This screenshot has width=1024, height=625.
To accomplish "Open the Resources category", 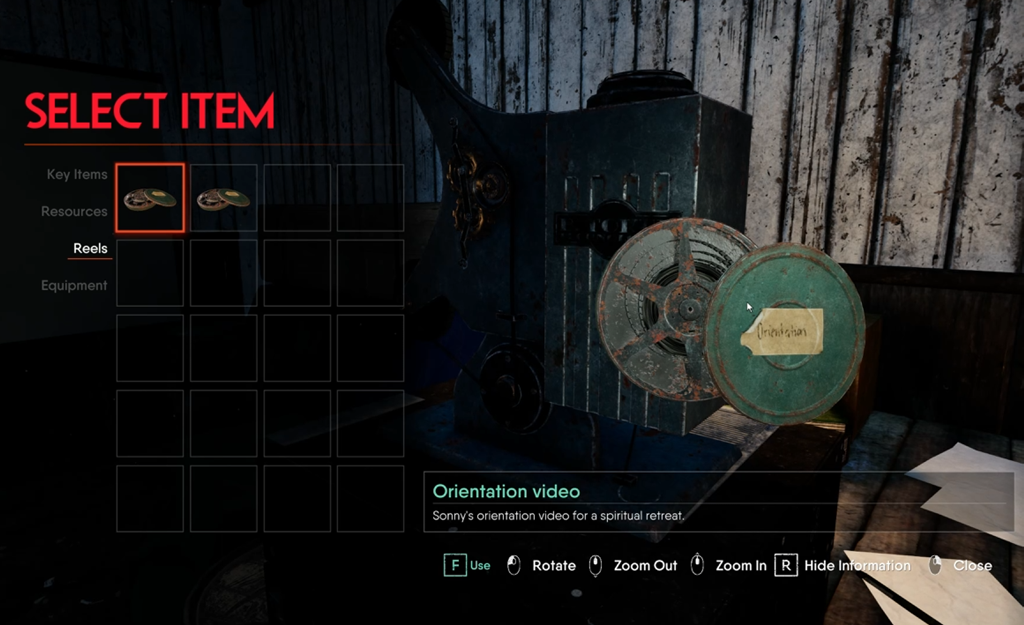I will click(74, 211).
